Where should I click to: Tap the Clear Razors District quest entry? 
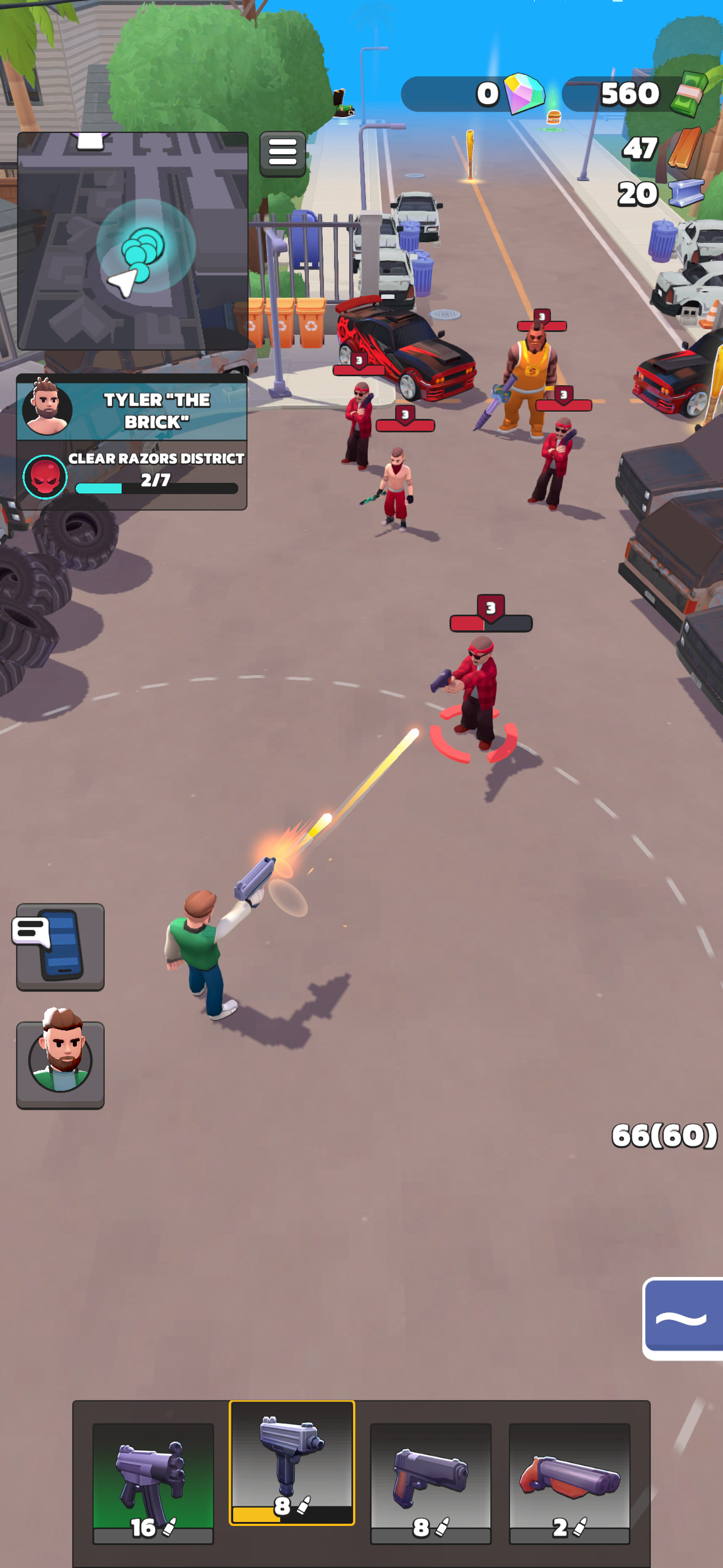point(155,459)
